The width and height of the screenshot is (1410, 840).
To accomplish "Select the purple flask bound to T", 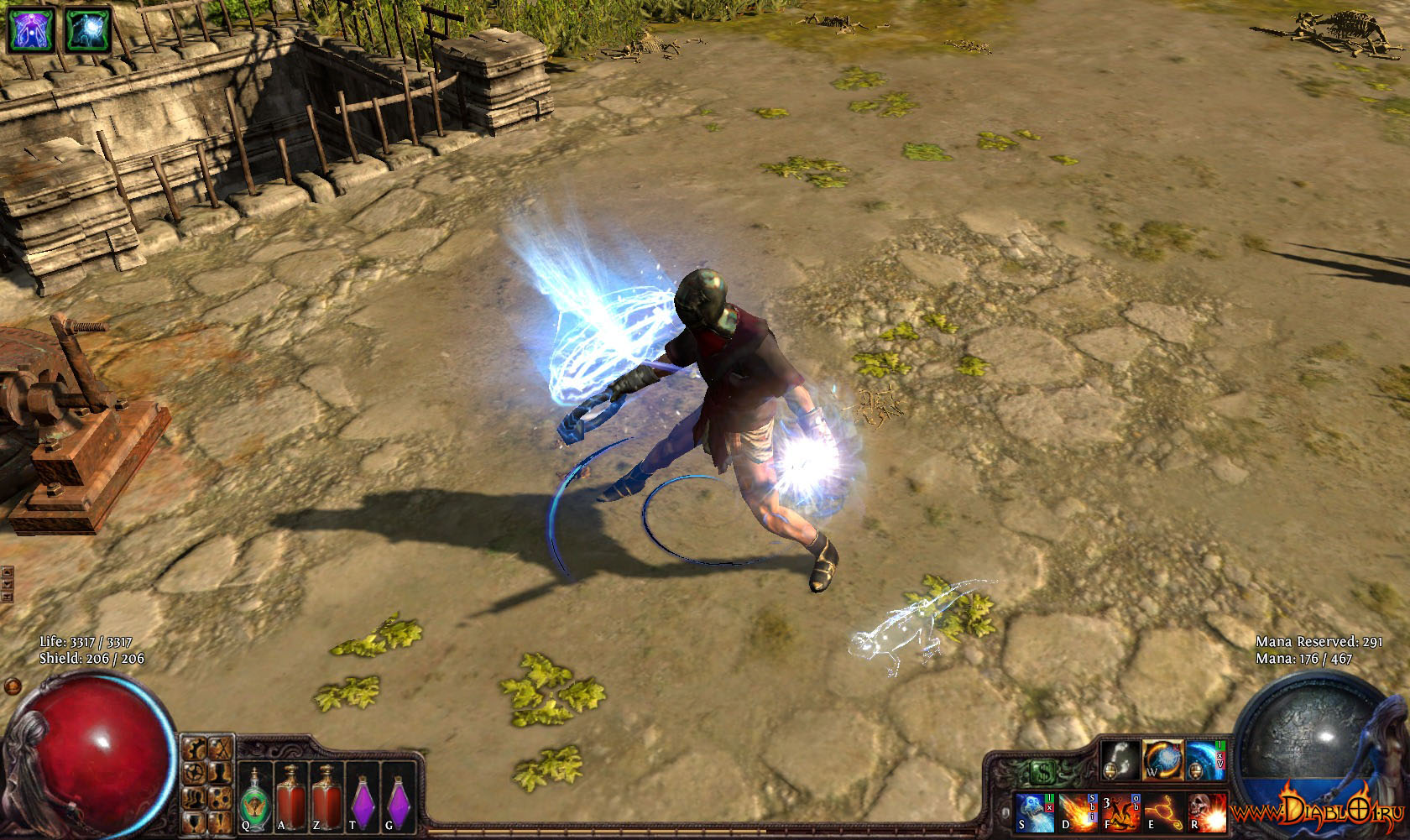I will tap(363, 796).
